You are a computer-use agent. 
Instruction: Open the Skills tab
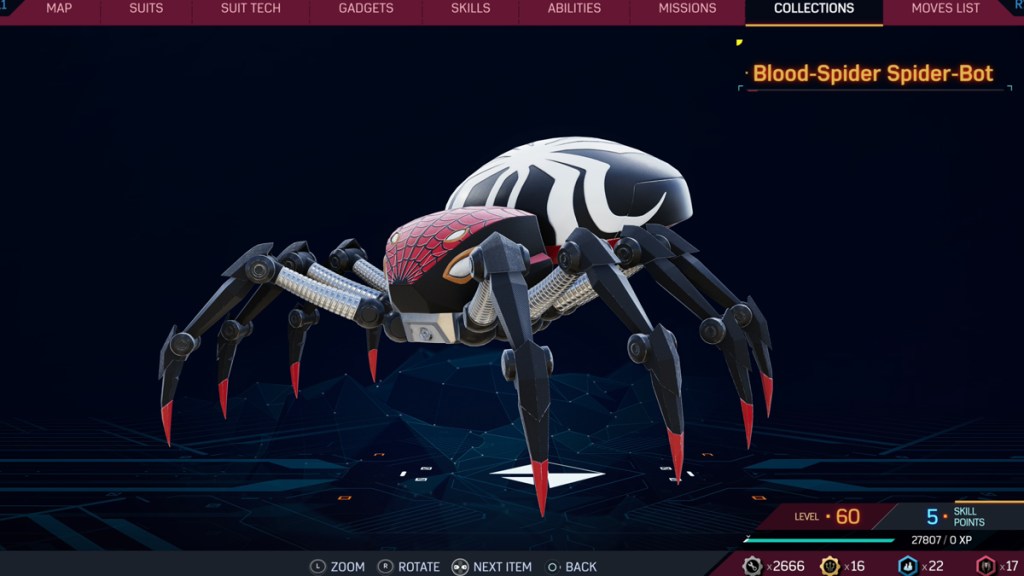point(470,9)
